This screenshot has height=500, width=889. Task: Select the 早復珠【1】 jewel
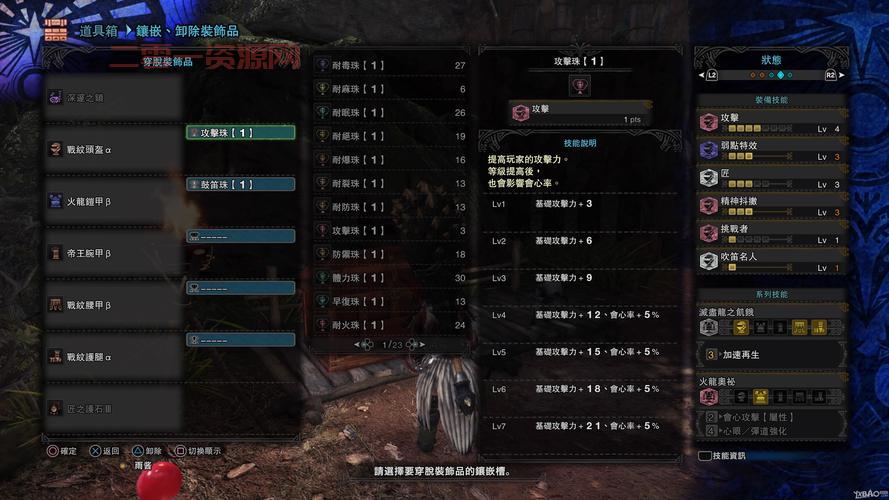(390, 301)
